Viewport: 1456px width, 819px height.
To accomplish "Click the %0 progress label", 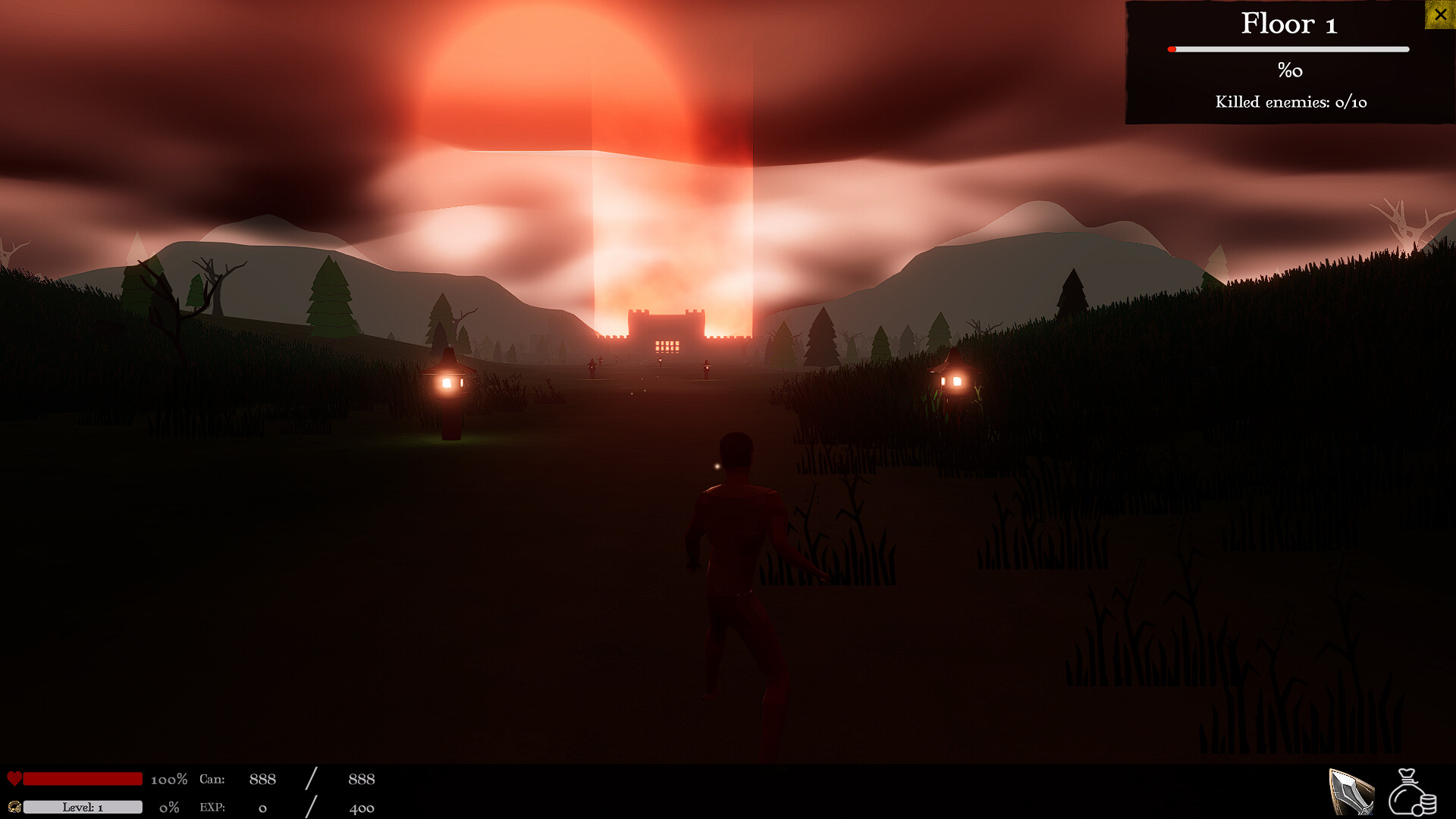I will [1288, 71].
